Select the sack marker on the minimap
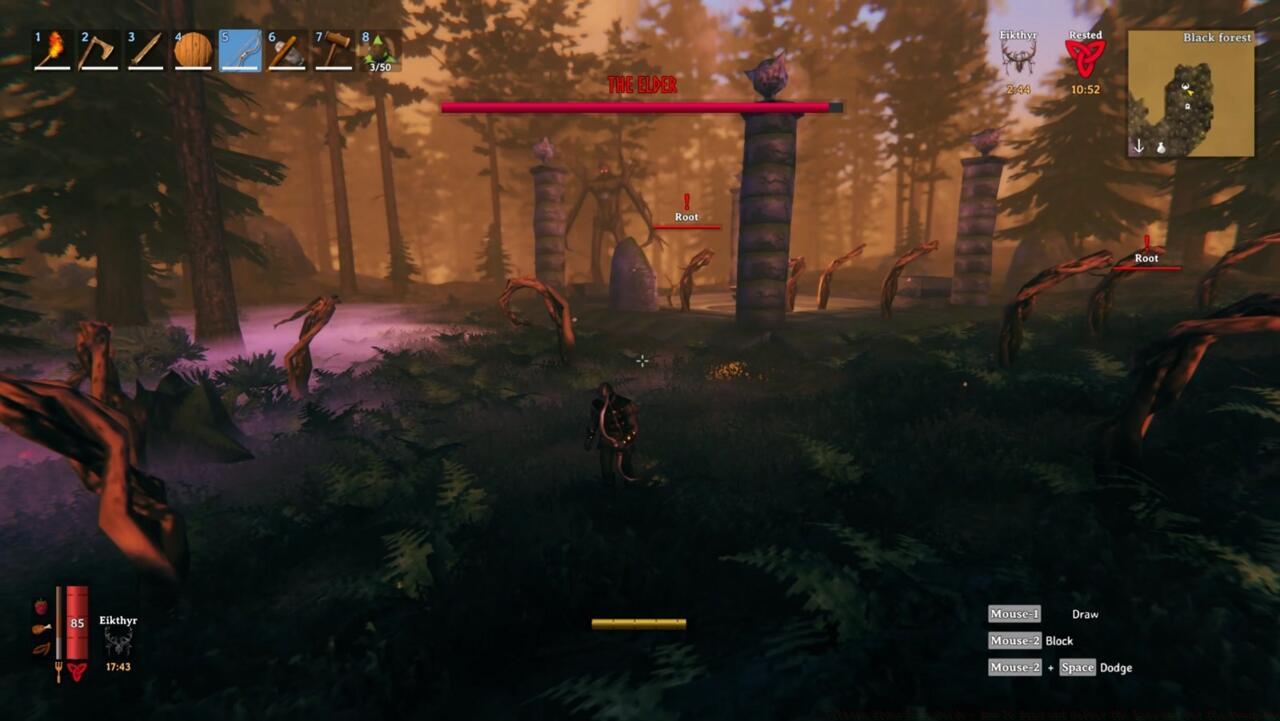Viewport: 1280px width, 721px height. 1162,147
